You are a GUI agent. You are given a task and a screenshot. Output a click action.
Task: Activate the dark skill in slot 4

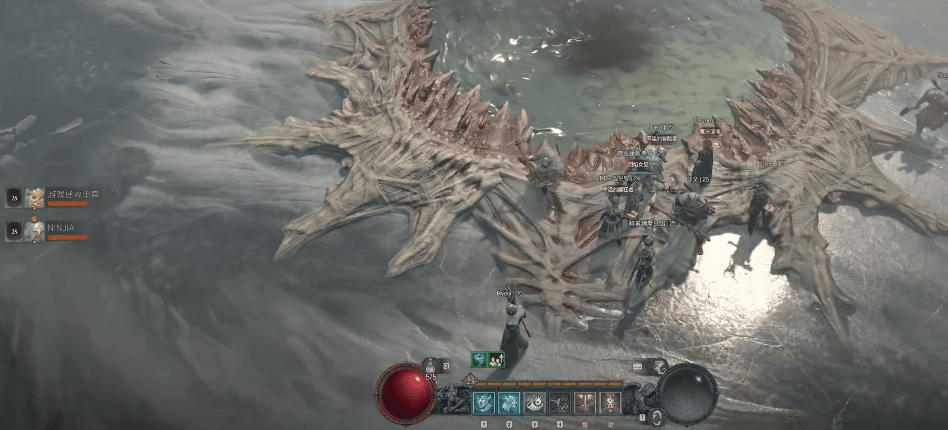(559, 403)
